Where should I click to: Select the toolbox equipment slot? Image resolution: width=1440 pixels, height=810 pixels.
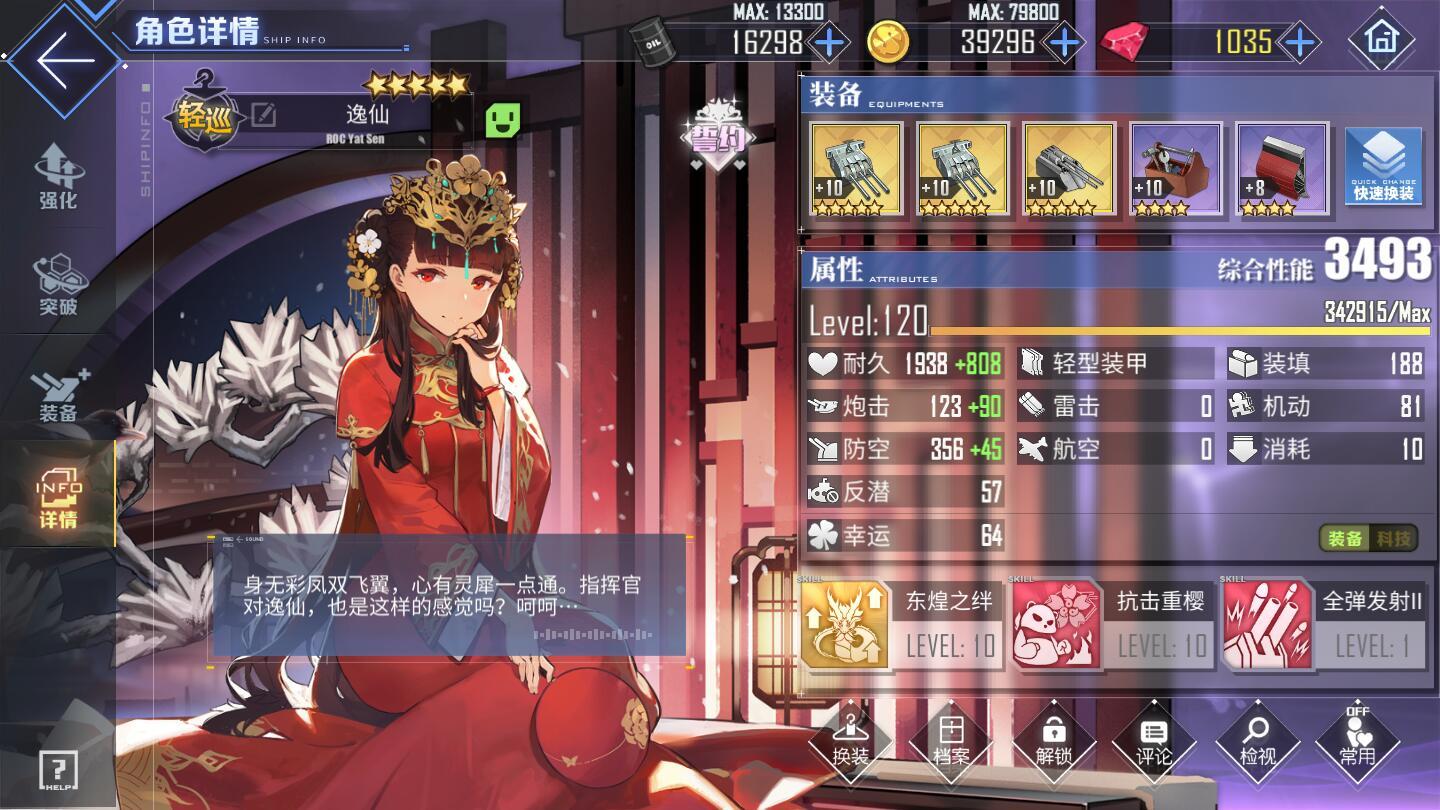click(x=1176, y=169)
